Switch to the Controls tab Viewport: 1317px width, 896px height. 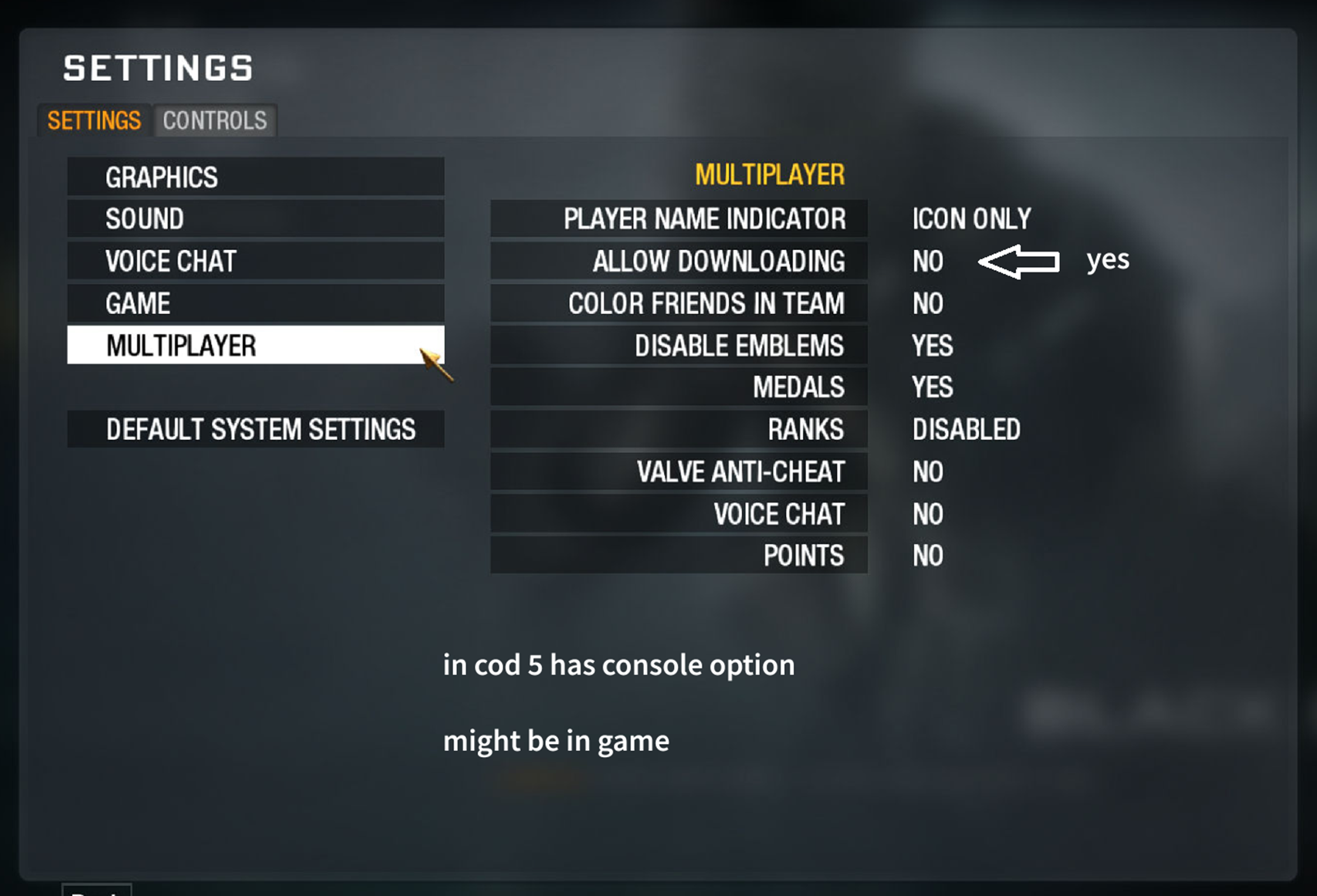pos(215,121)
